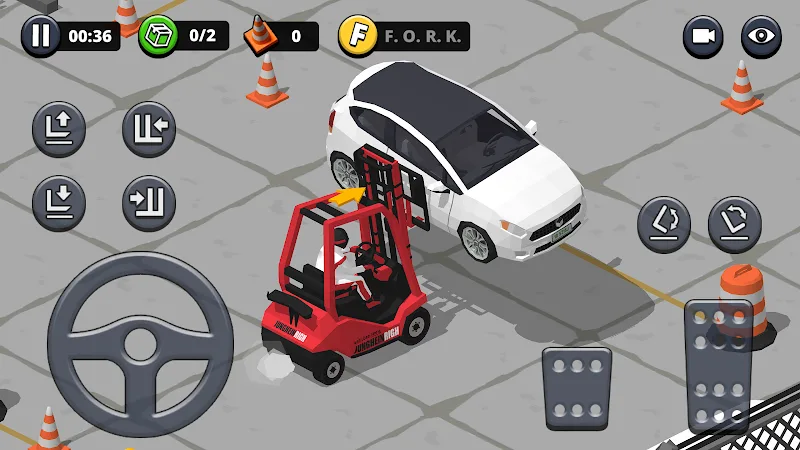
Task: Pause the game
Action: (x=40, y=37)
